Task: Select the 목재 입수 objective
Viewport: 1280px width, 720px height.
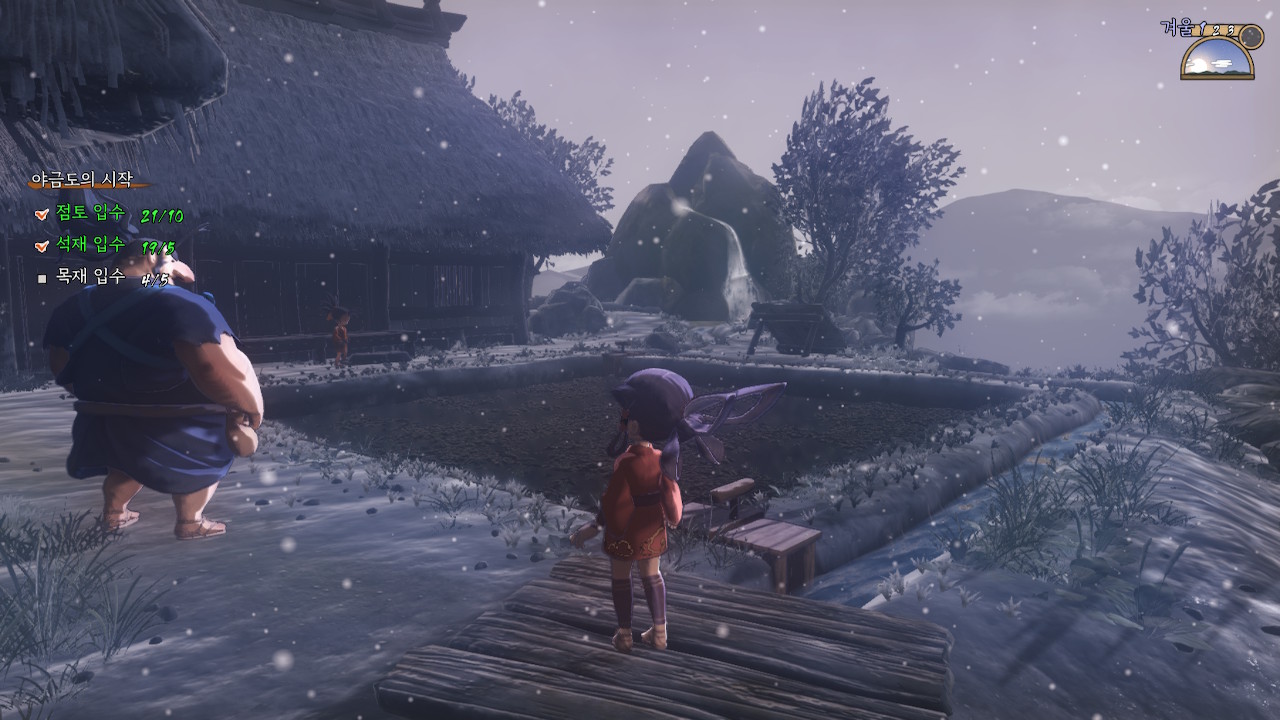Action: pos(91,277)
